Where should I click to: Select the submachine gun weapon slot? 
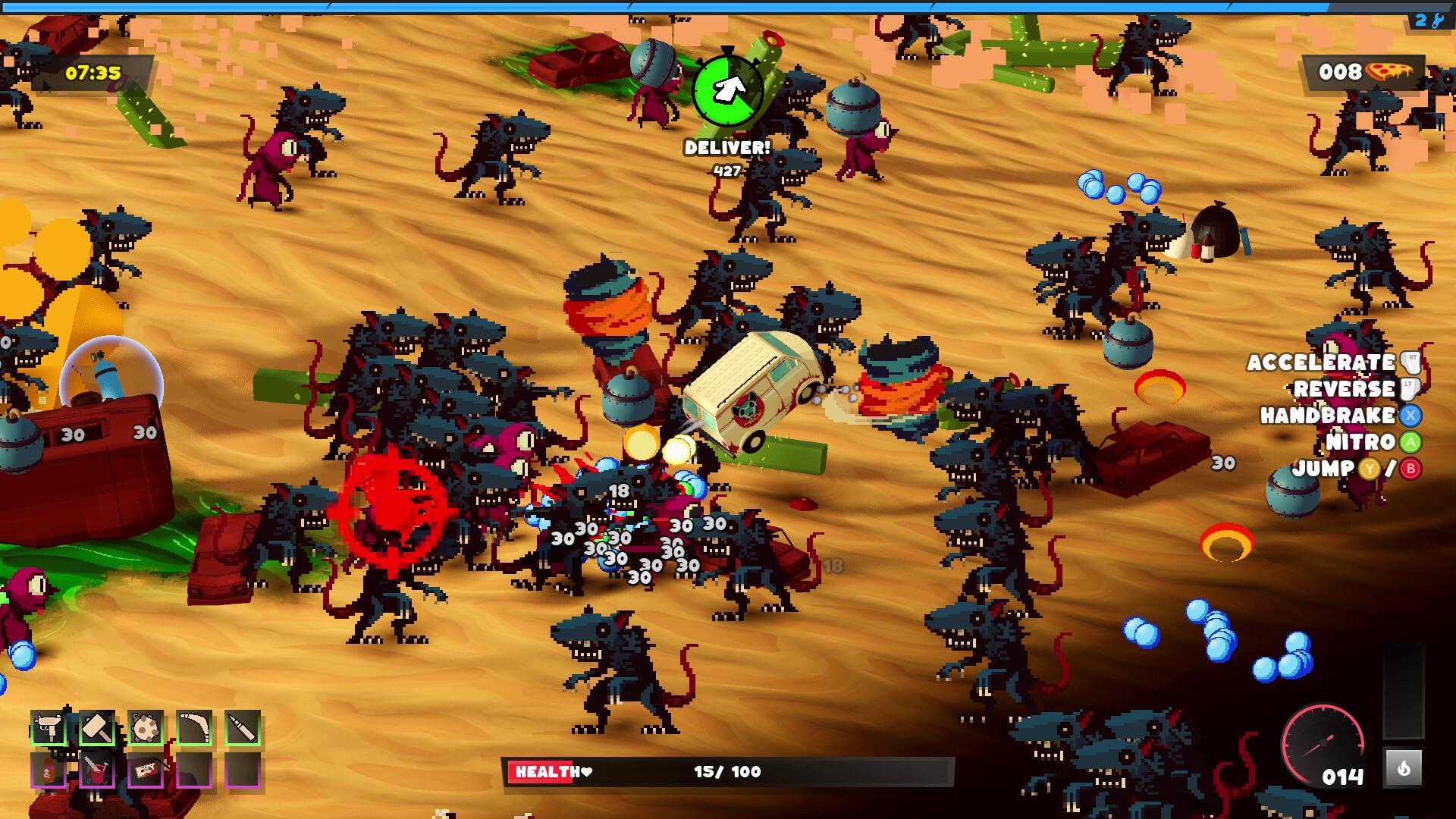[49, 729]
